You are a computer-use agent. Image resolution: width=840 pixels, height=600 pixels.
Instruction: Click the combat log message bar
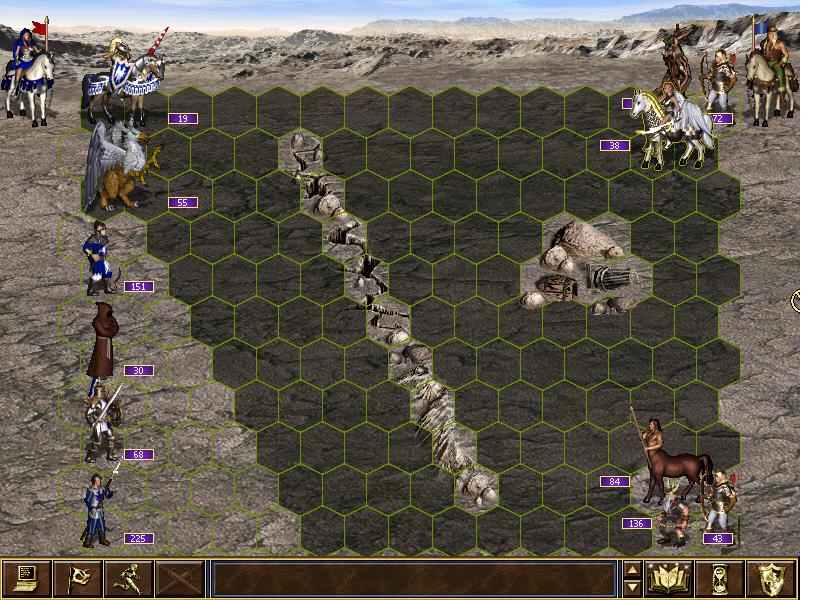coord(412,578)
